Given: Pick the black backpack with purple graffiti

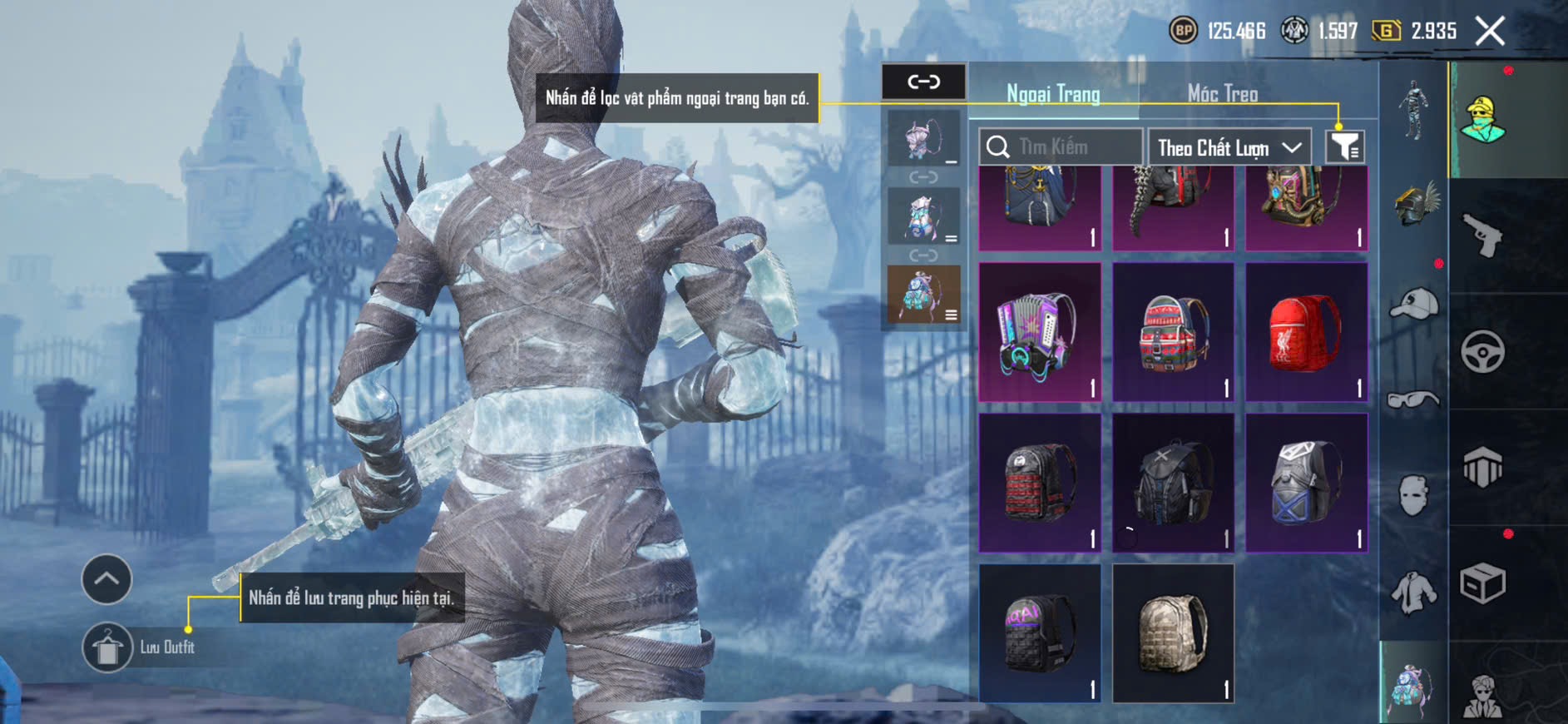Looking at the screenshot, I should pyautogui.click(x=1040, y=632).
